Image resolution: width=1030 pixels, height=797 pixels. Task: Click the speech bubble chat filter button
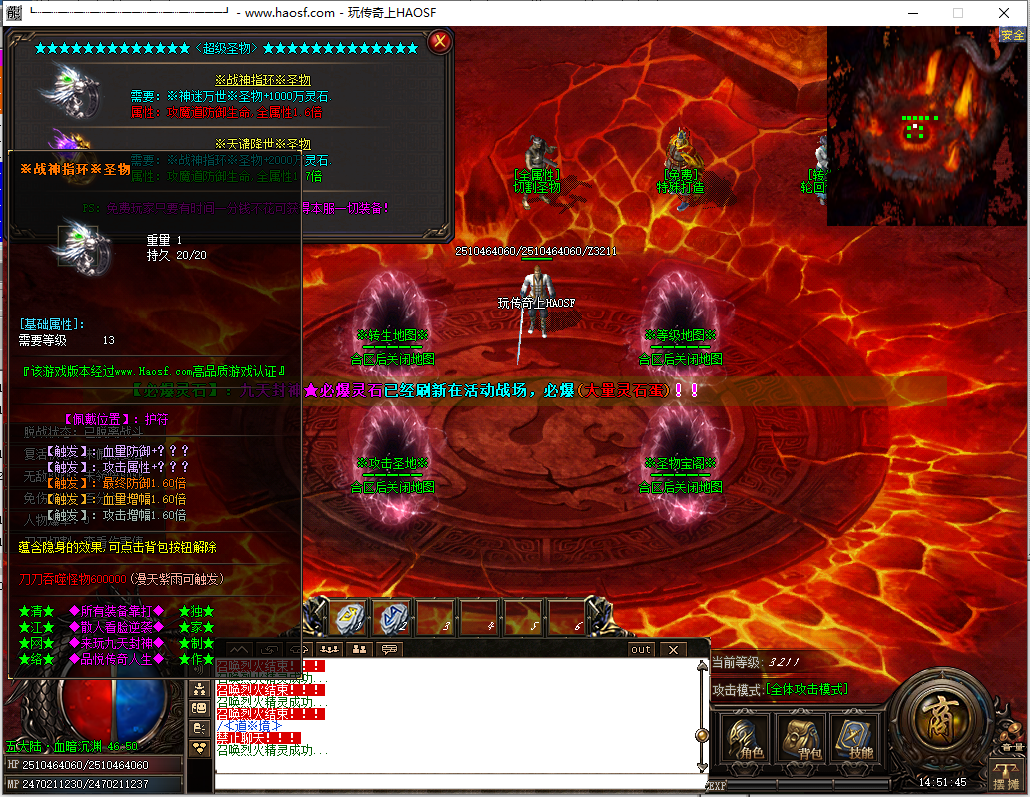tap(389, 649)
